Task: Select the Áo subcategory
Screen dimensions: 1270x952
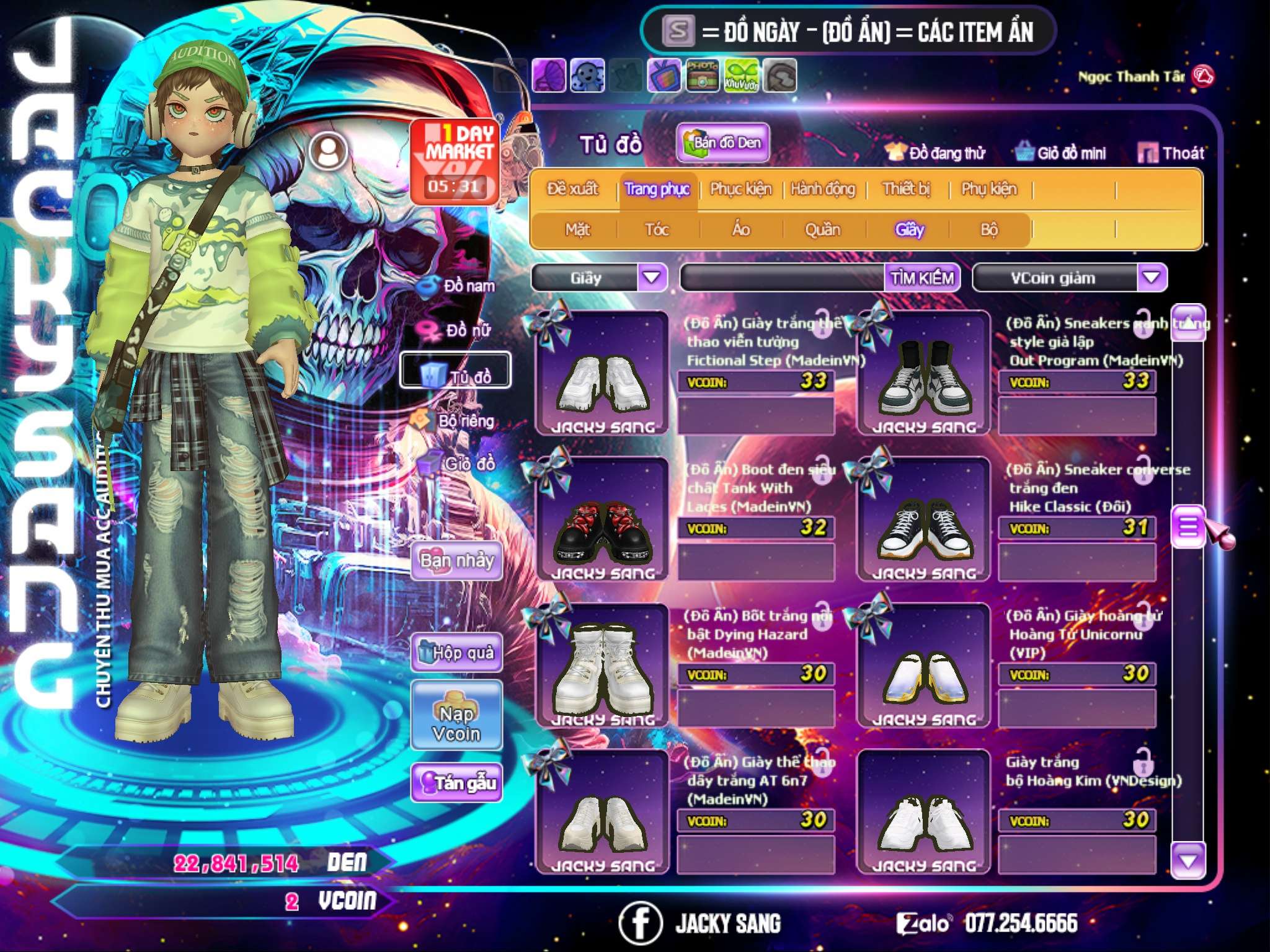Action: (x=740, y=230)
